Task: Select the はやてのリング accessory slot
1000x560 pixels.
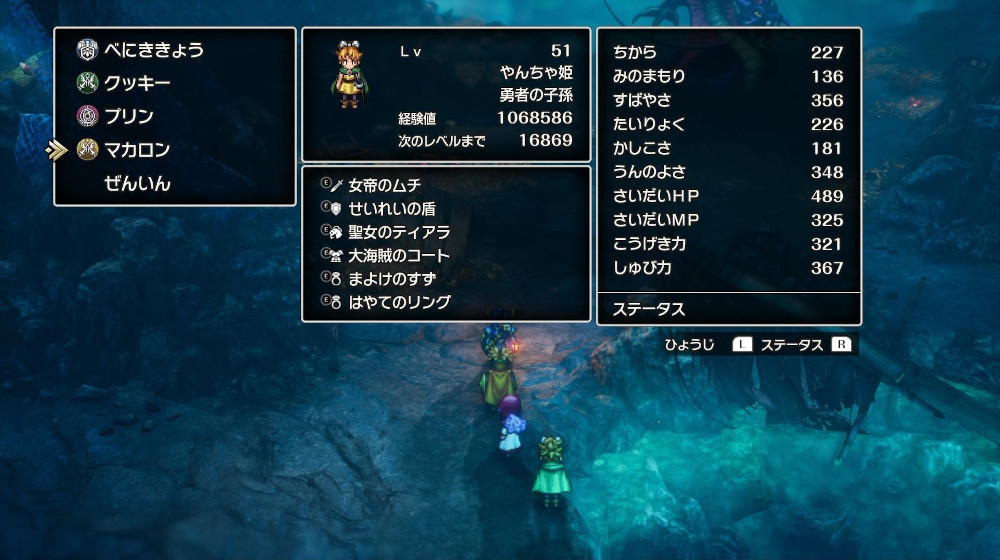Action: click(x=398, y=302)
